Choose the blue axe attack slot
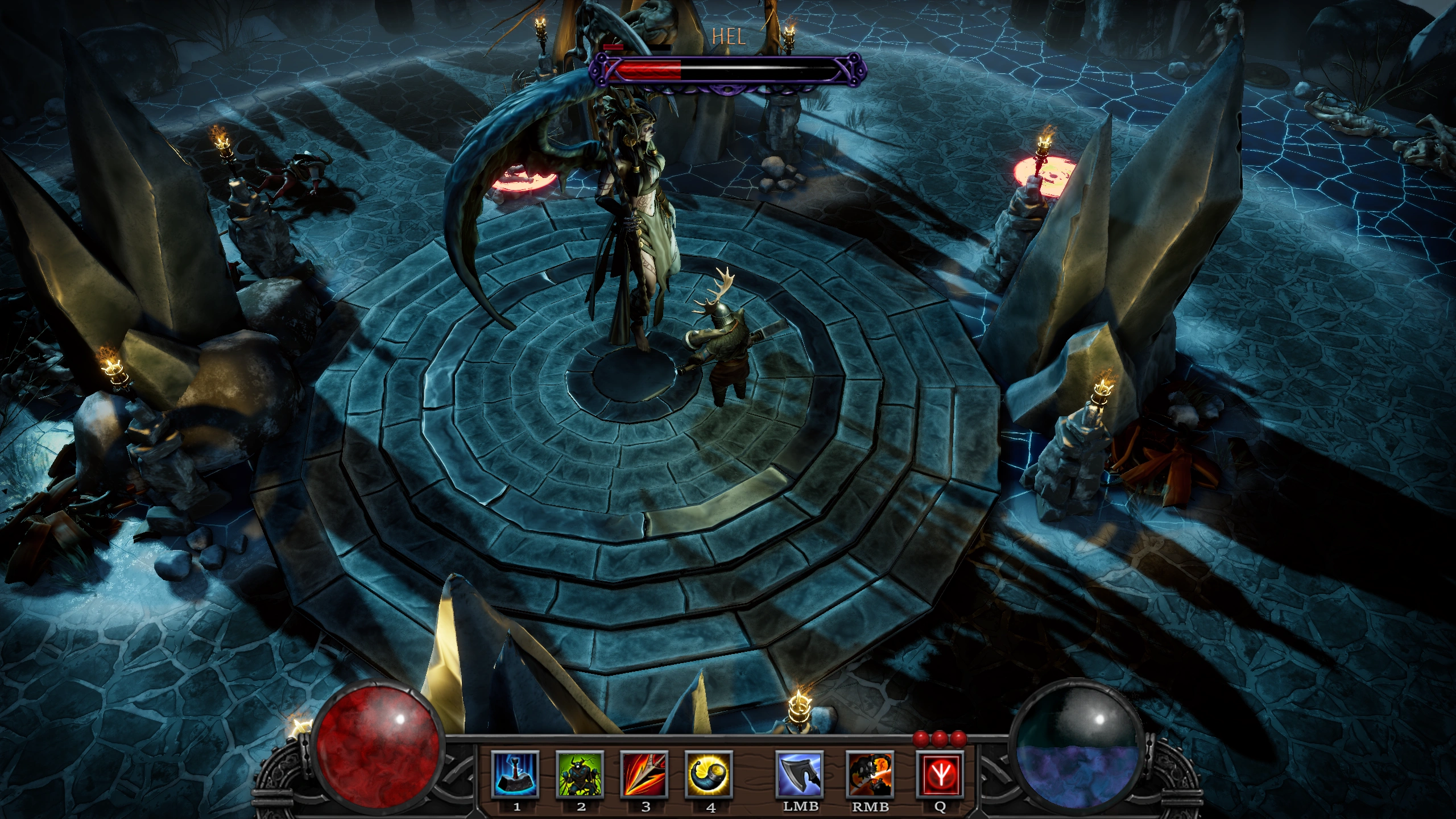The width and height of the screenshot is (1456, 819). click(x=800, y=774)
